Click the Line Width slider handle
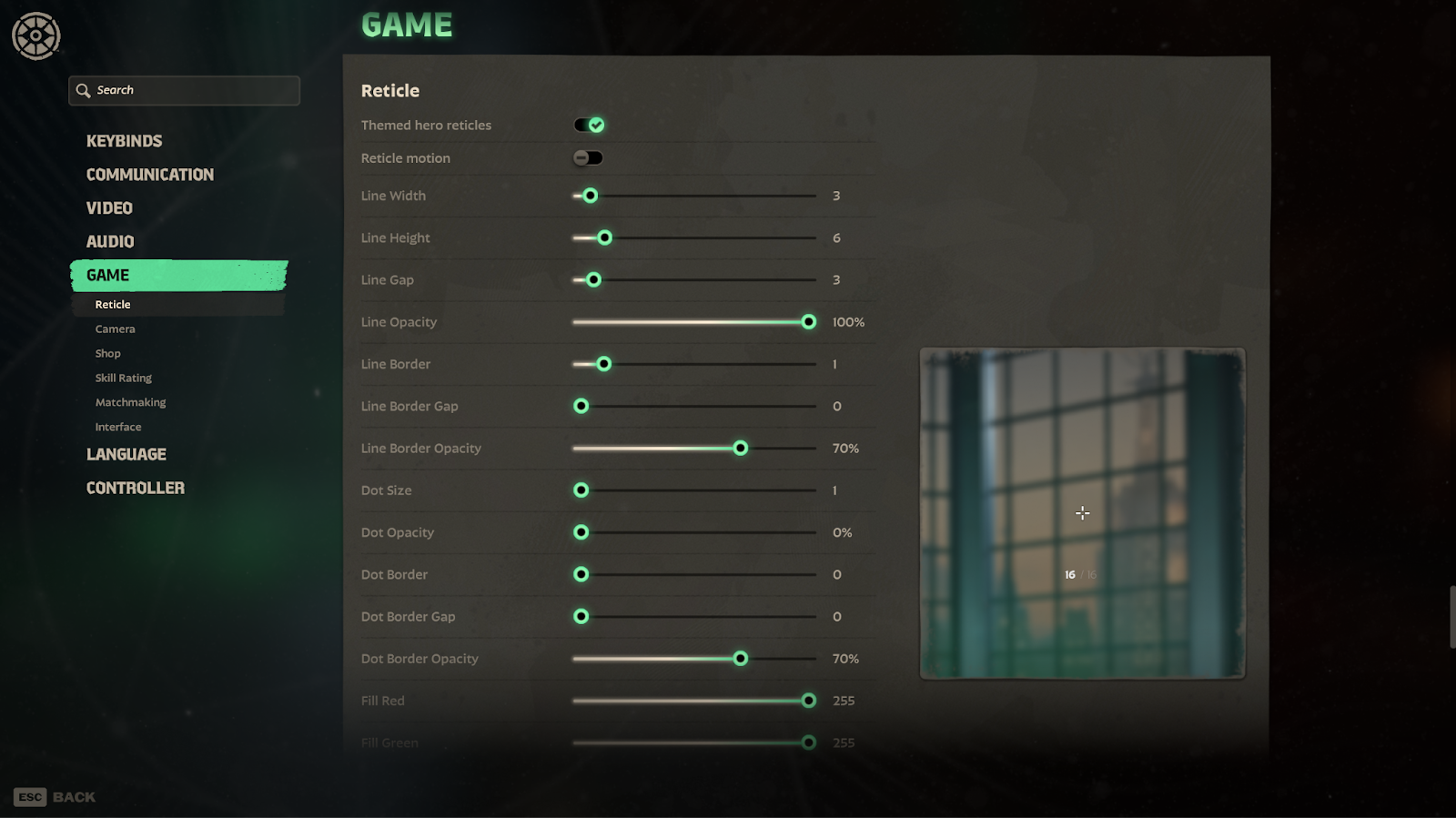This screenshot has width=1456, height=818. [x=590, y=196]
